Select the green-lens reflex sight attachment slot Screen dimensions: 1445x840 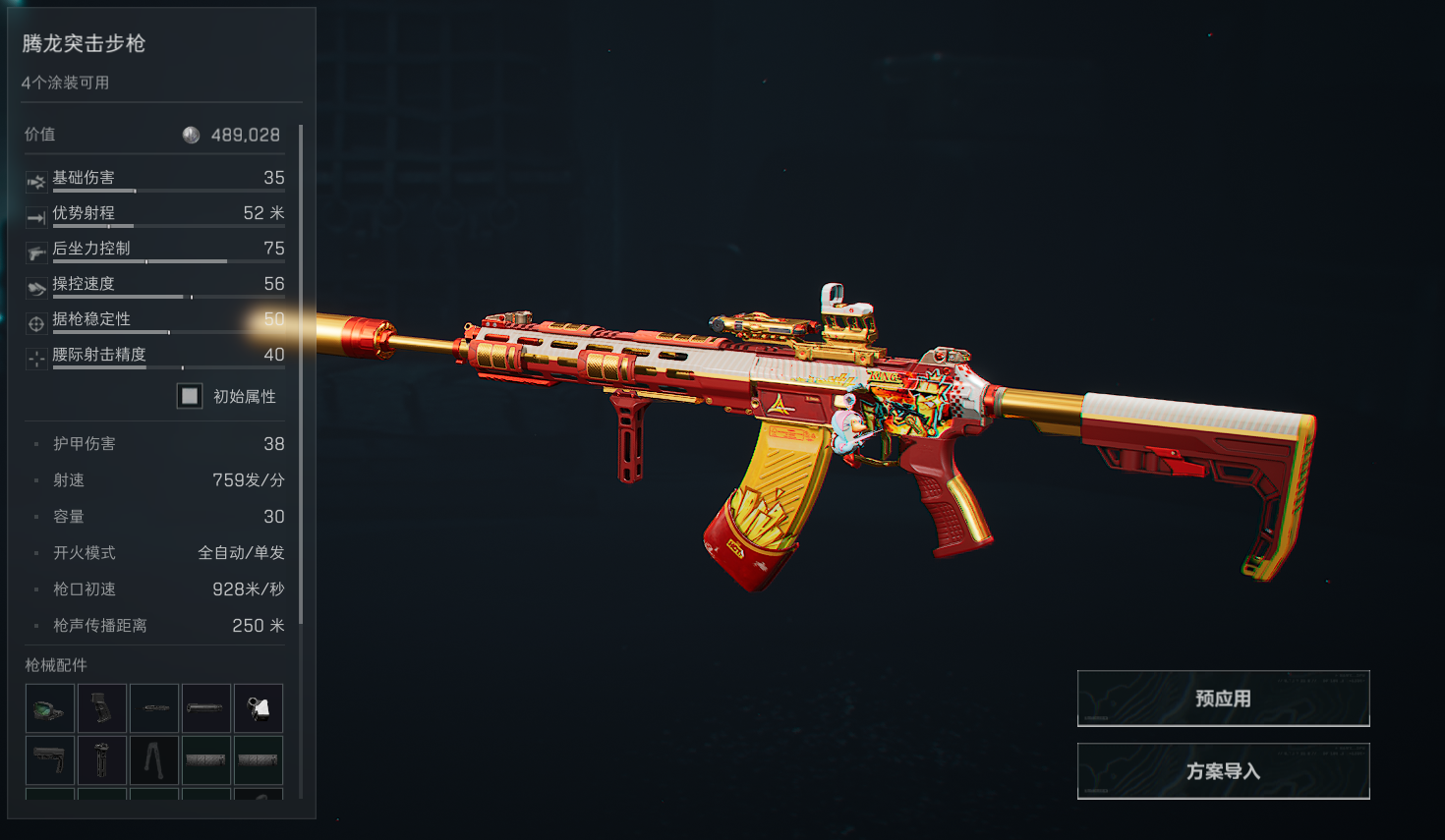click(50, 708)
